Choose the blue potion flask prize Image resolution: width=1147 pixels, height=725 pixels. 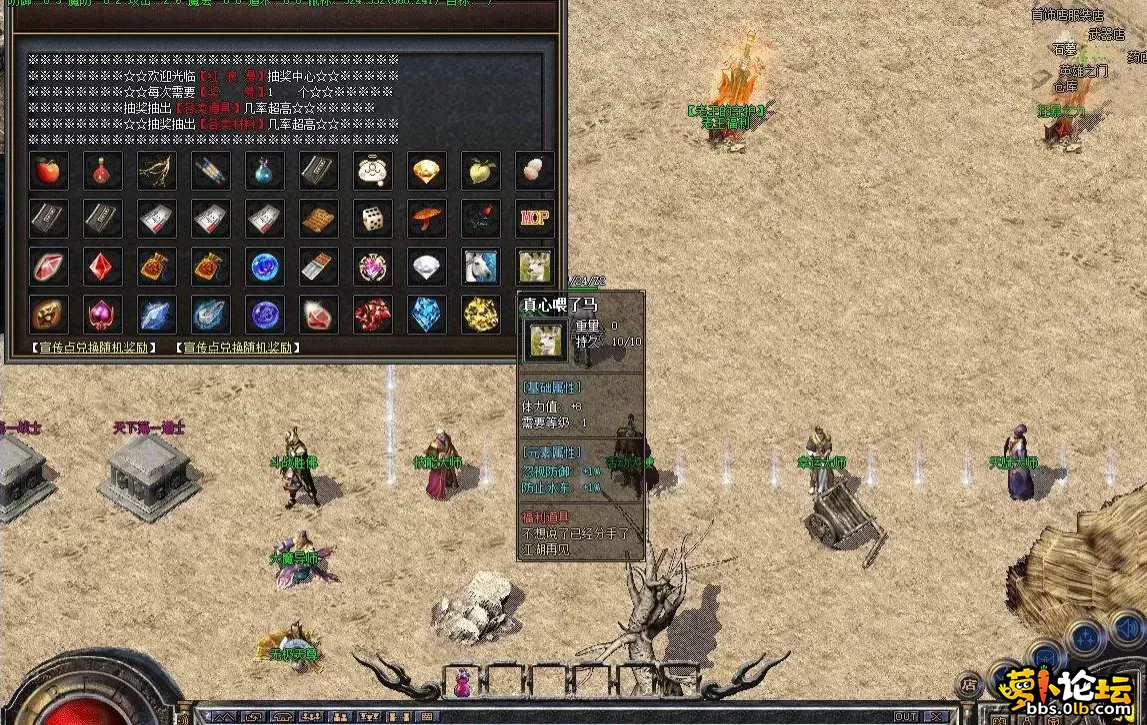pos(264,171)
